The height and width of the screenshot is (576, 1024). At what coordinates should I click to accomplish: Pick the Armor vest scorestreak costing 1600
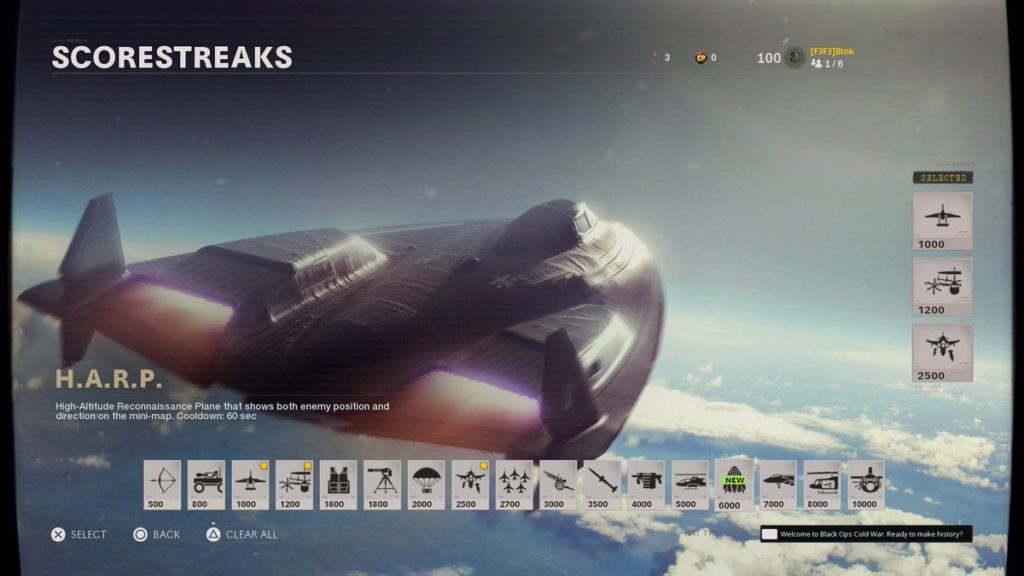(x=338, y=485)
